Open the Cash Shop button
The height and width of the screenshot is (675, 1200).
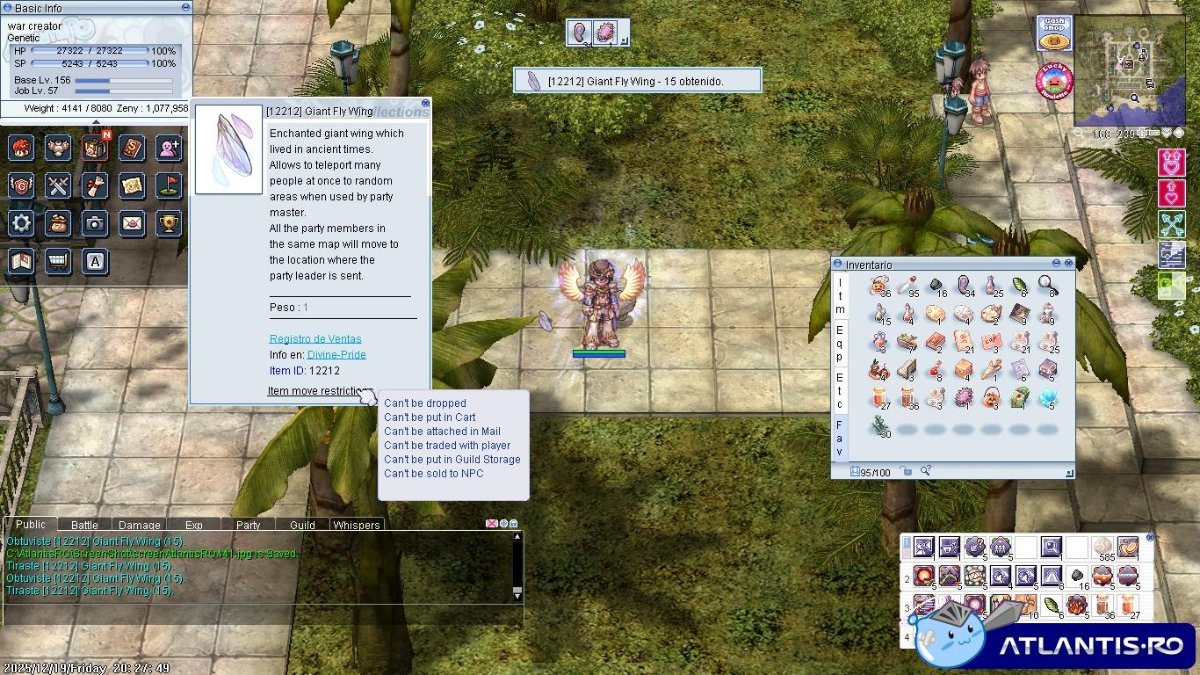[1053, 33]
